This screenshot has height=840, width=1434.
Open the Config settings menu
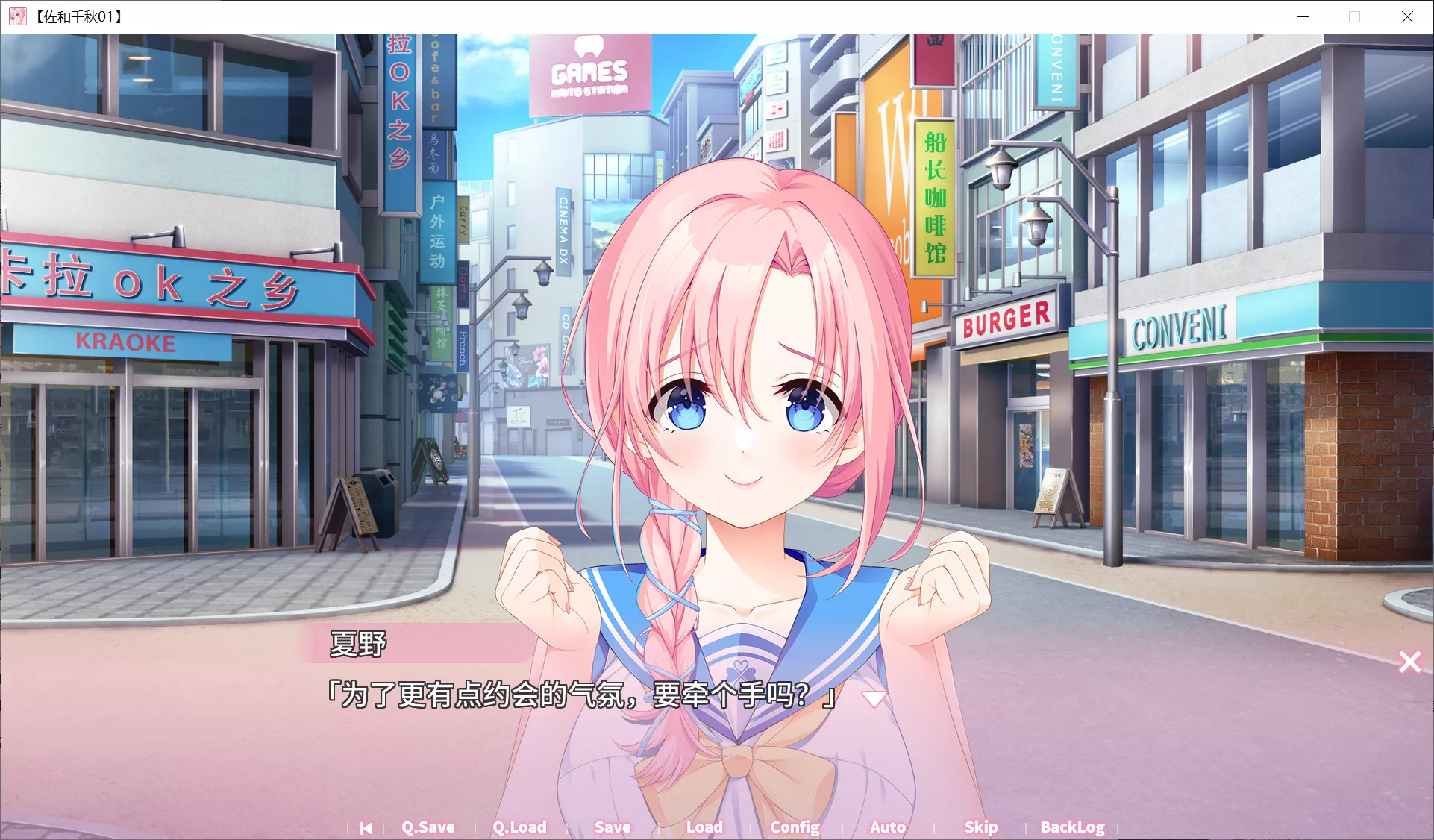pos(795,827)
